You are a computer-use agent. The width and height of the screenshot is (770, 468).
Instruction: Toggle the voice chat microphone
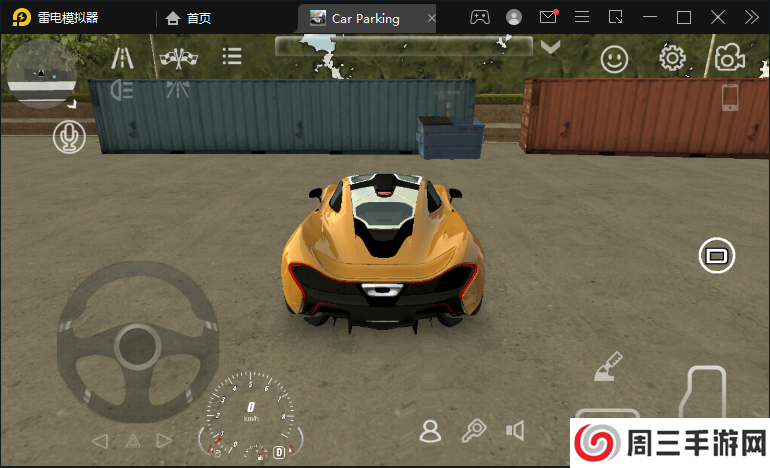pyautogui.click(x=69, y=137)
